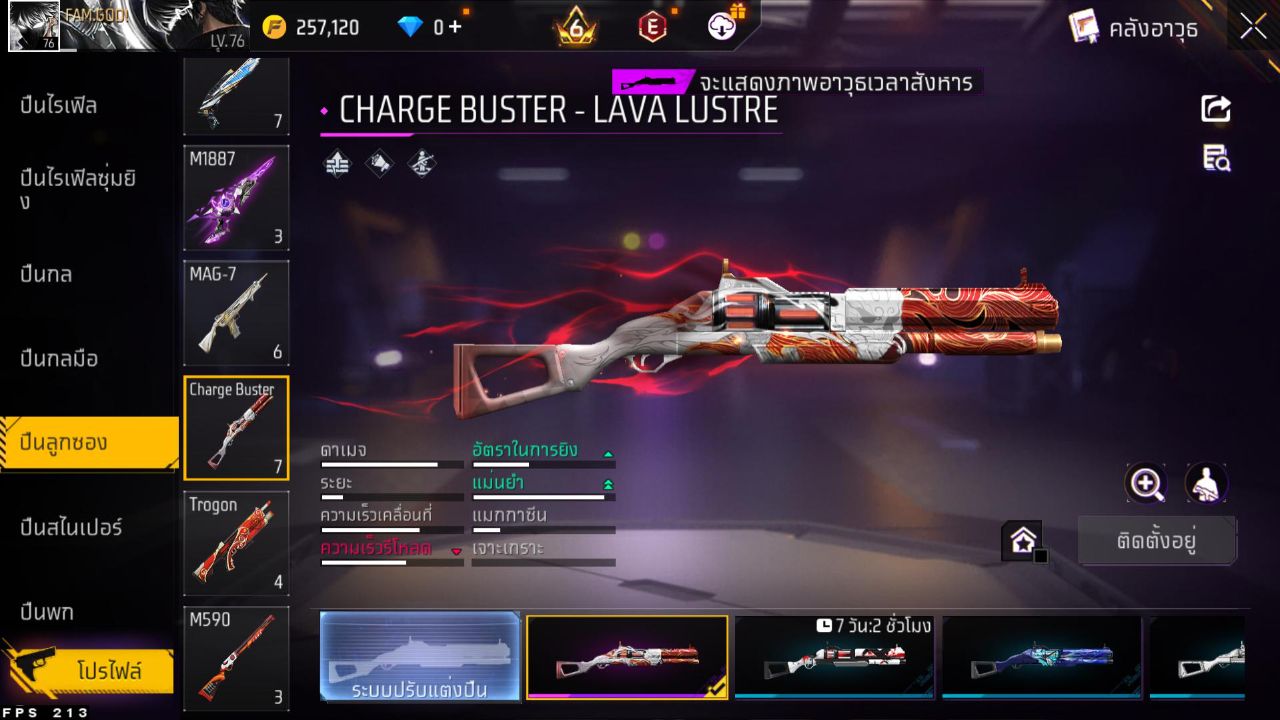Viewport: 1280px width, 720px height.
Task: Click the character pose preview icon
Action: [x=1204, y=485]
